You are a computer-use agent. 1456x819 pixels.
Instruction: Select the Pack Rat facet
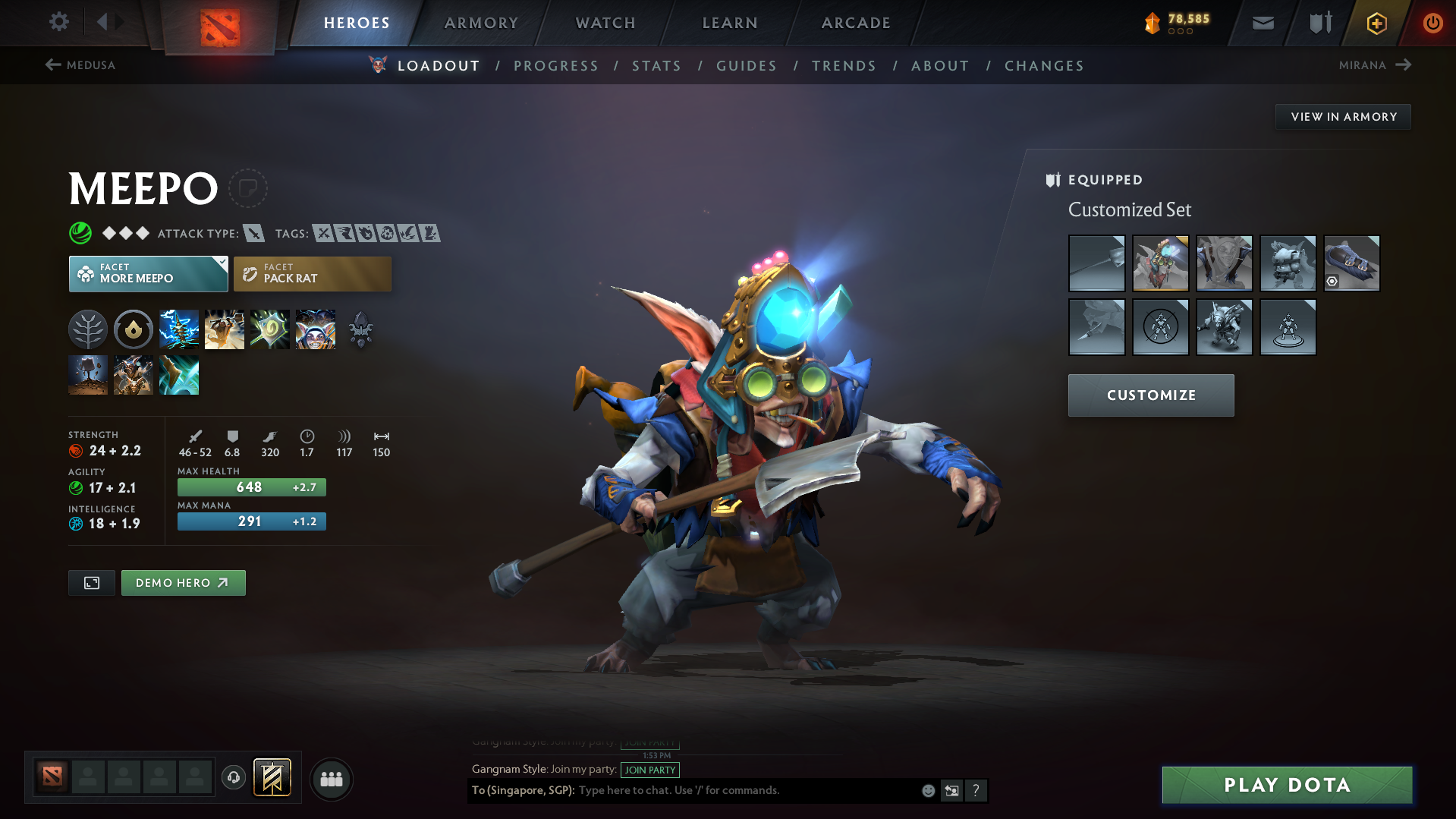point(312,273)
